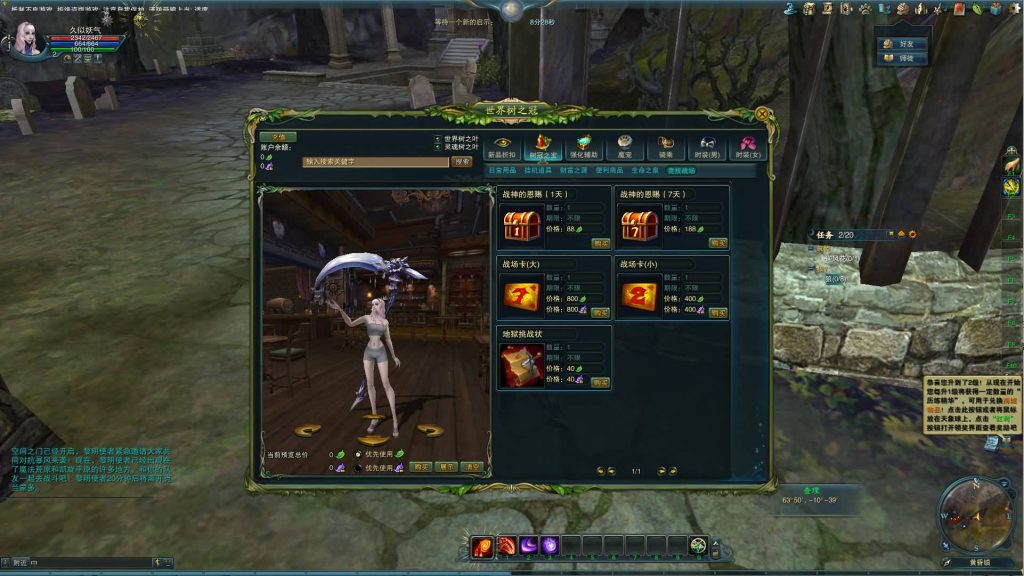Select the 魔宠 pet category tab

[624, 147]
